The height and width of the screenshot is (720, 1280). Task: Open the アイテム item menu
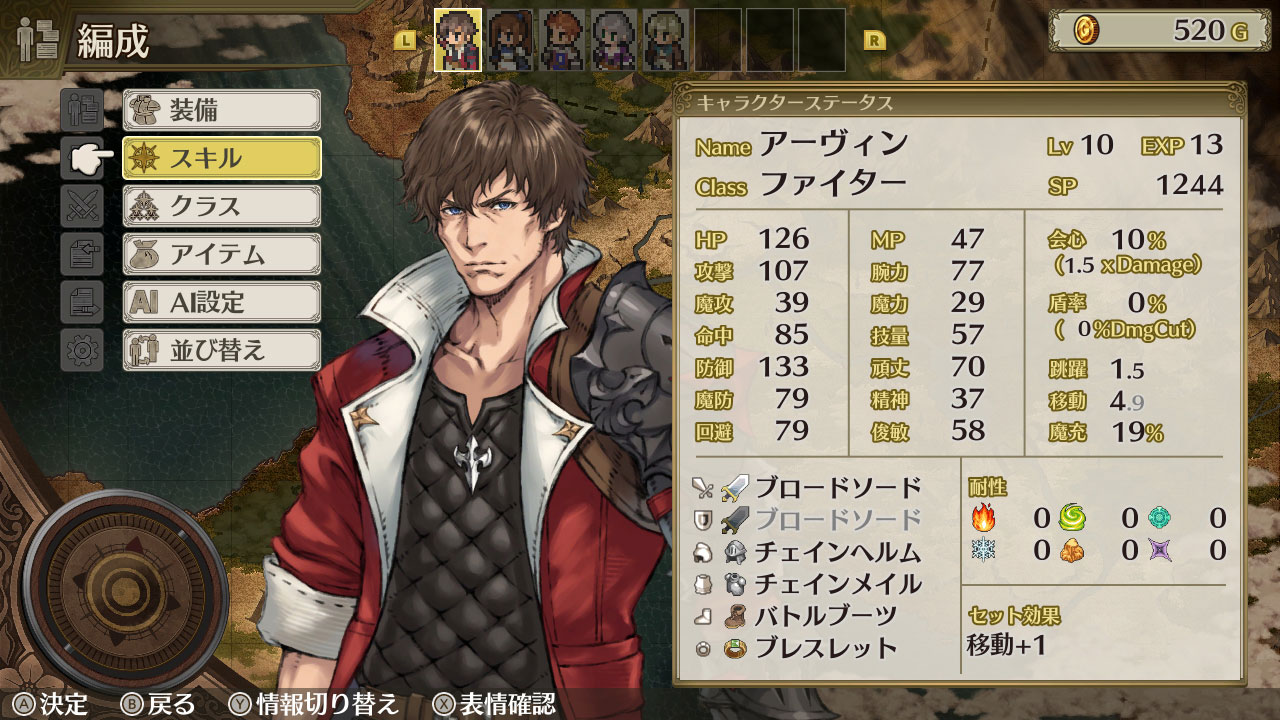click(221, 254)
